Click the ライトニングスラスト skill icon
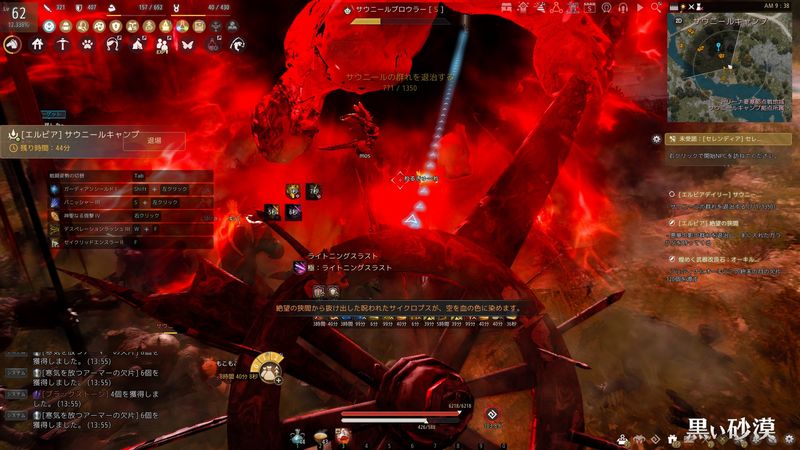 pyautogui.click(x=300, y=268)
